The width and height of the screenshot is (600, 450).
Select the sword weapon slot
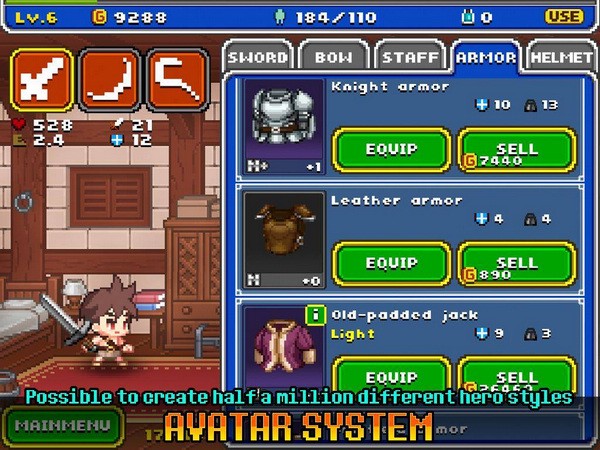tap(41, 80)
